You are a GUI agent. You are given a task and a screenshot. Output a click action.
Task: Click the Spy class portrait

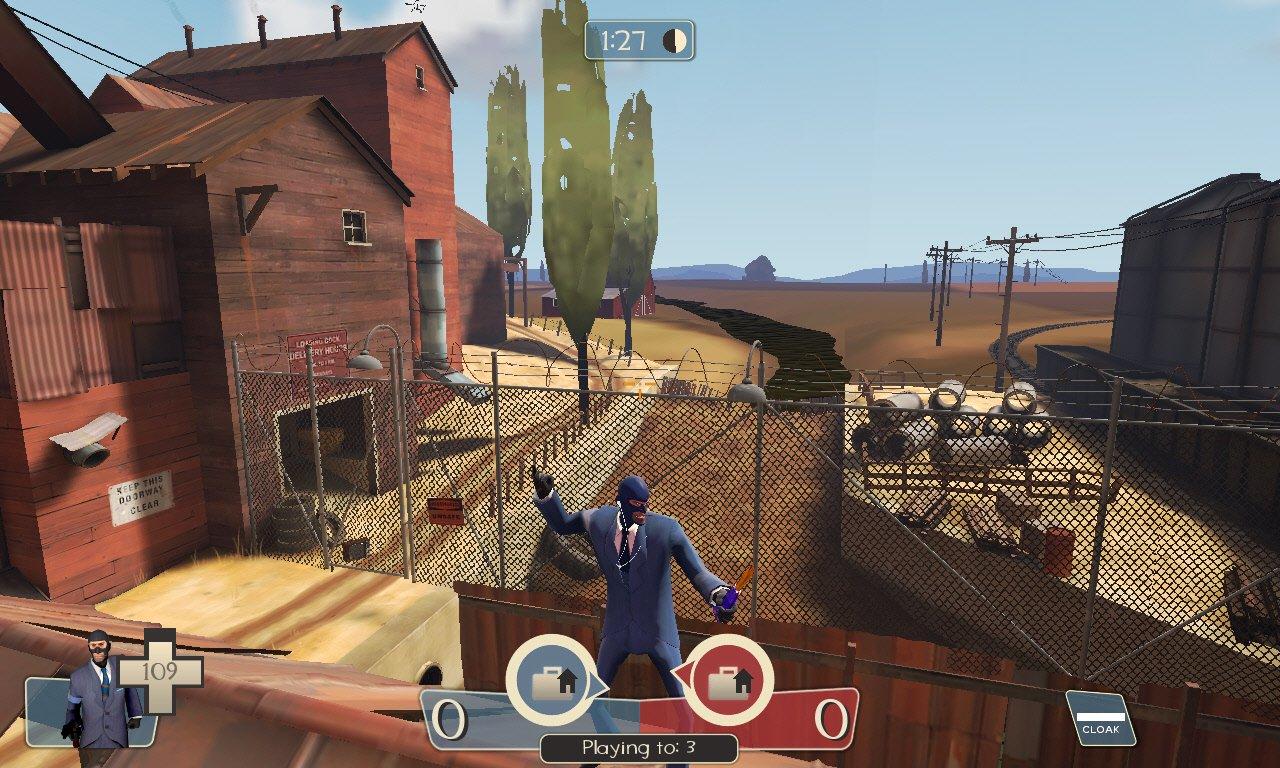pos(97,692)
